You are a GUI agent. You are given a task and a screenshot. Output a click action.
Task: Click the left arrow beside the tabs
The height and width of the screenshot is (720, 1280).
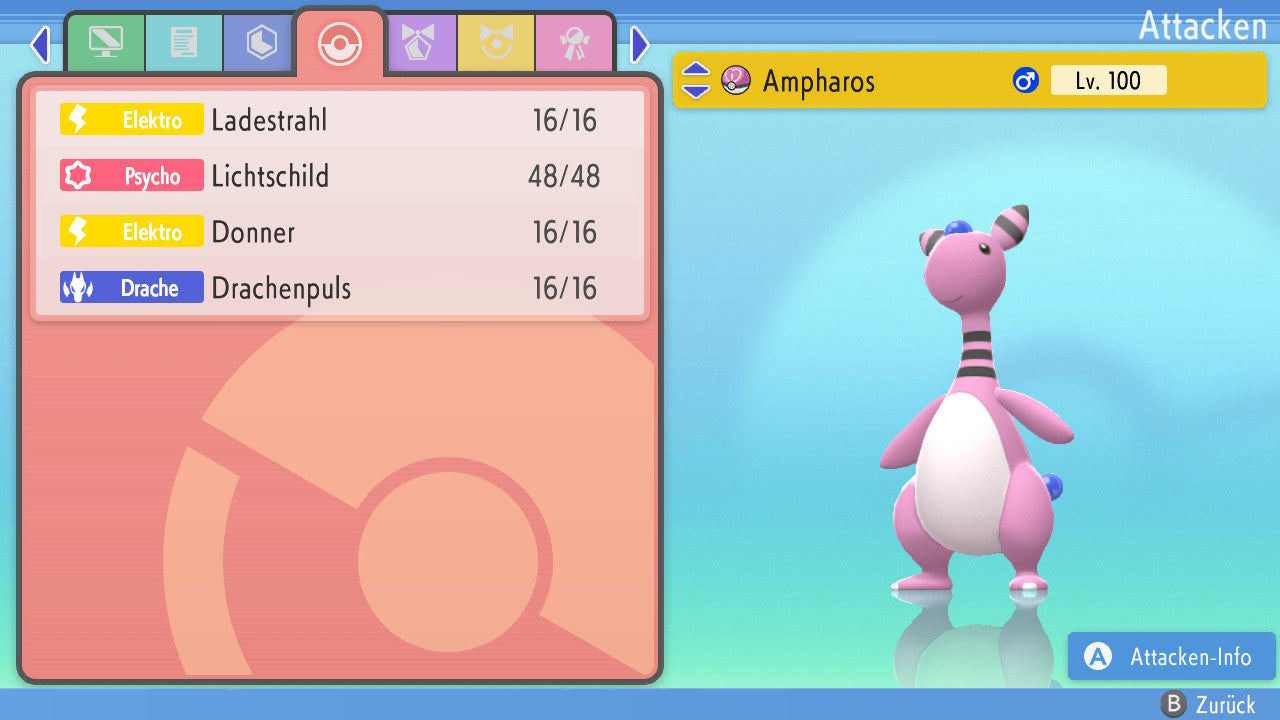40,44
